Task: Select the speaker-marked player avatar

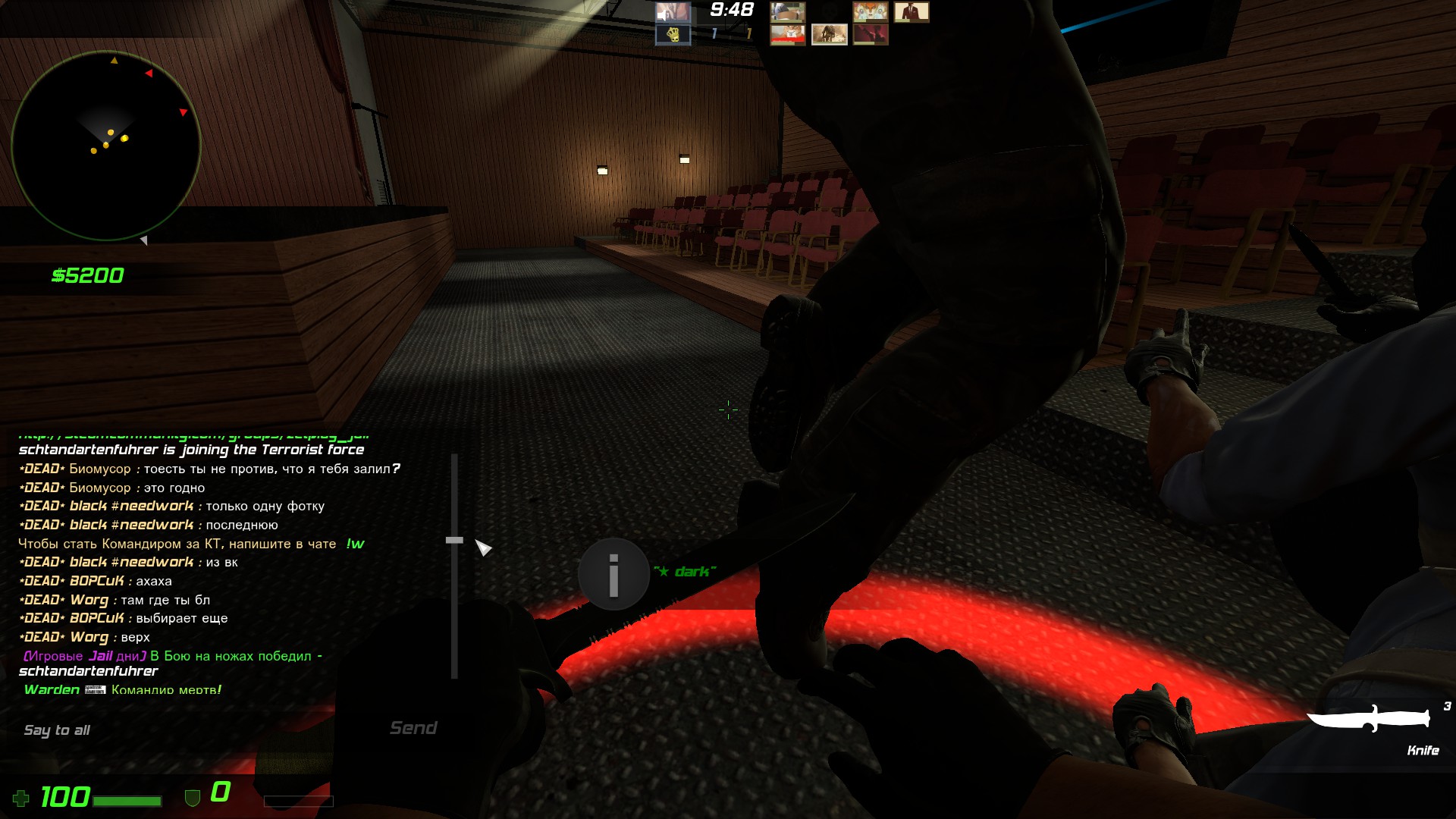Action: (x=673, y=12)
